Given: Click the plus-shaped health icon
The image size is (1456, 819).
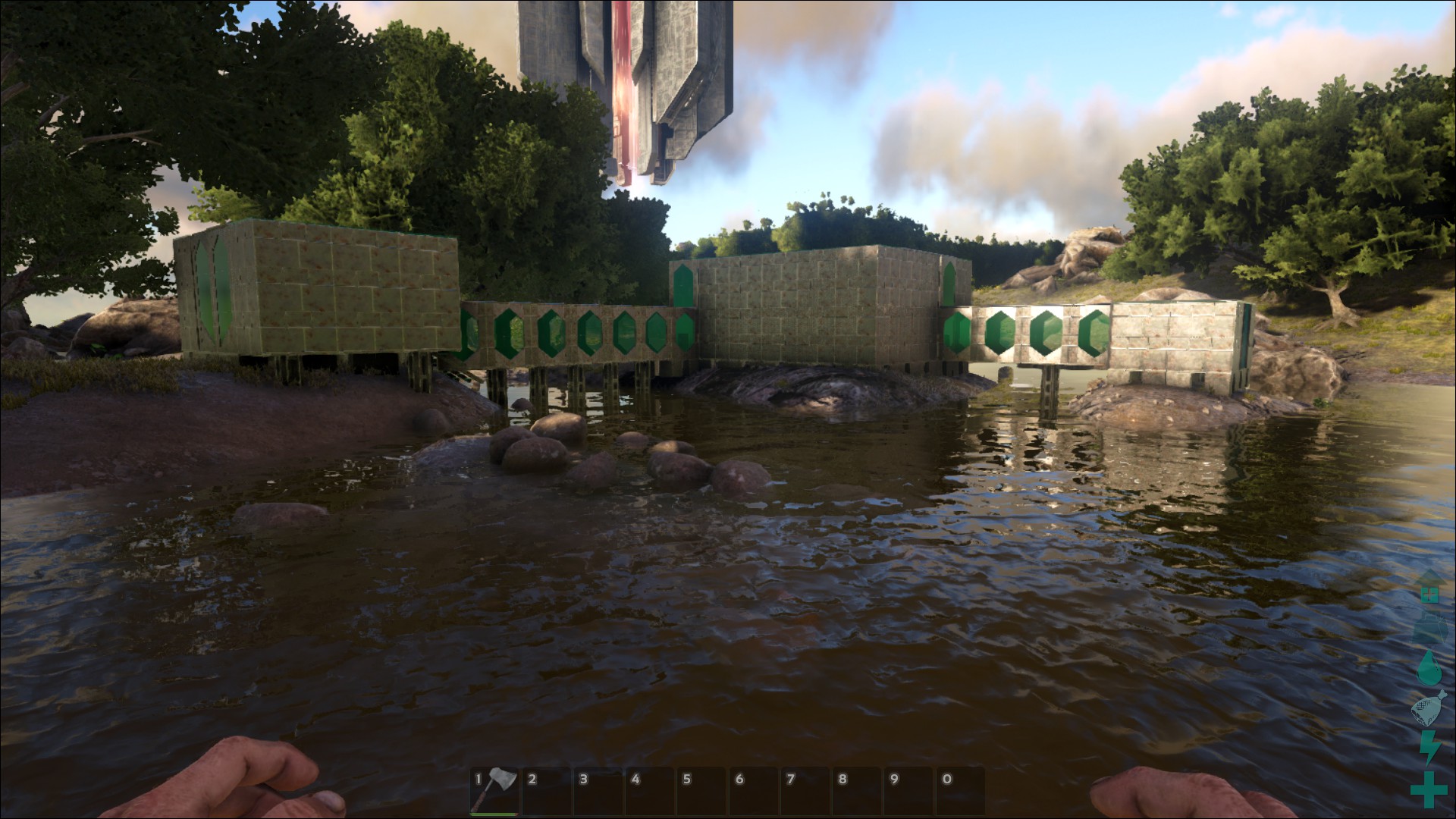Looking at the screenshot, I should pos(1428,790).
